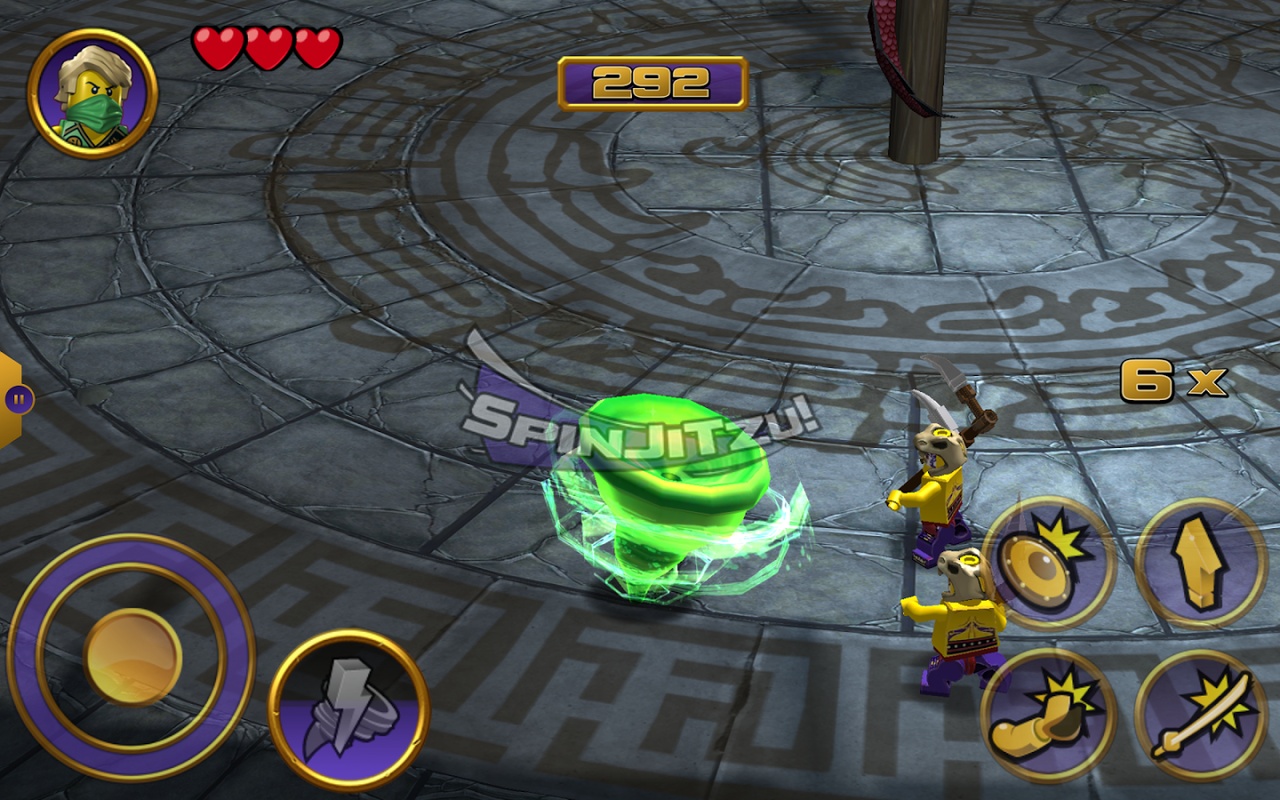Click the golden virtual joystick thumb
This screenshot has width=1280, height=800.
click(132, 657)
